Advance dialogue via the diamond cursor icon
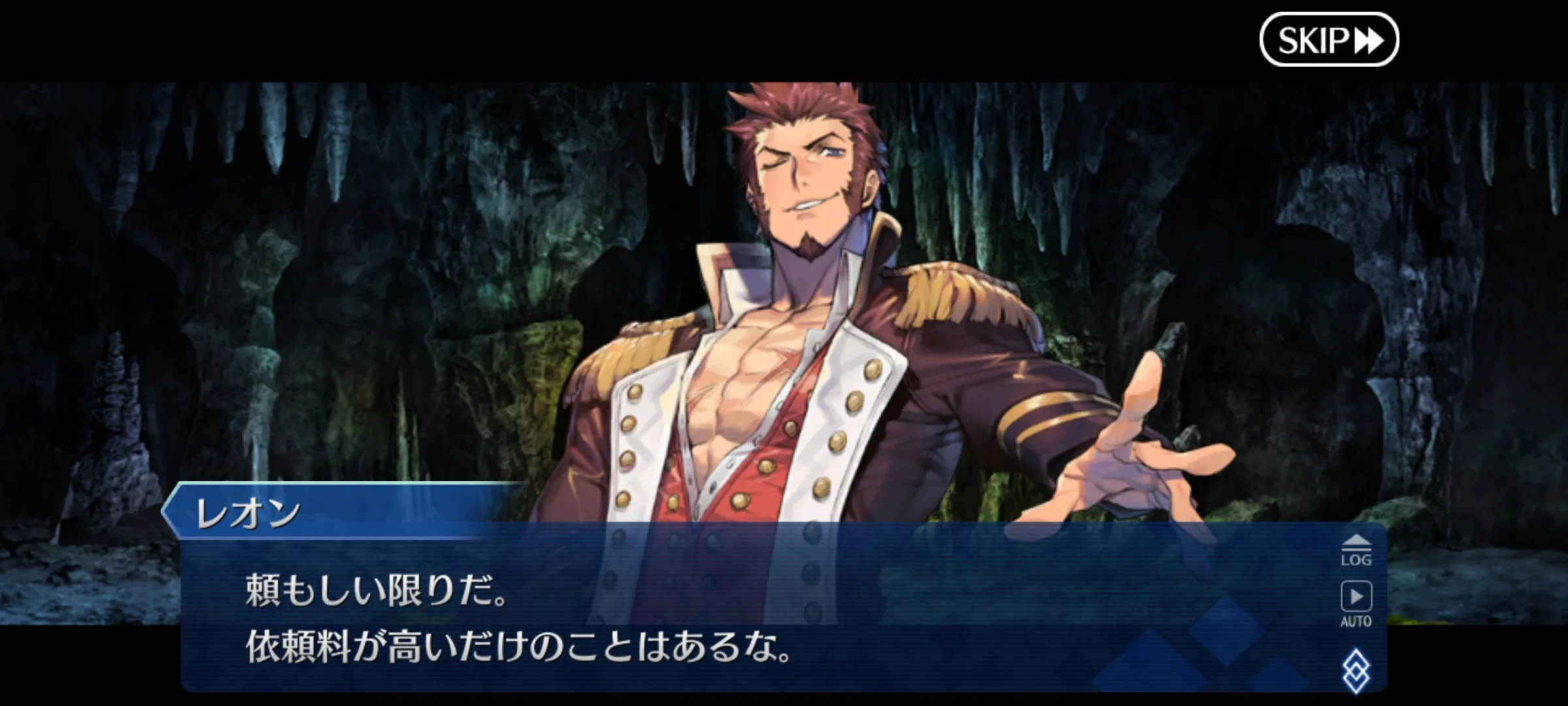The width and height of the screenshot is (1568, 706). coord(1356,670)
